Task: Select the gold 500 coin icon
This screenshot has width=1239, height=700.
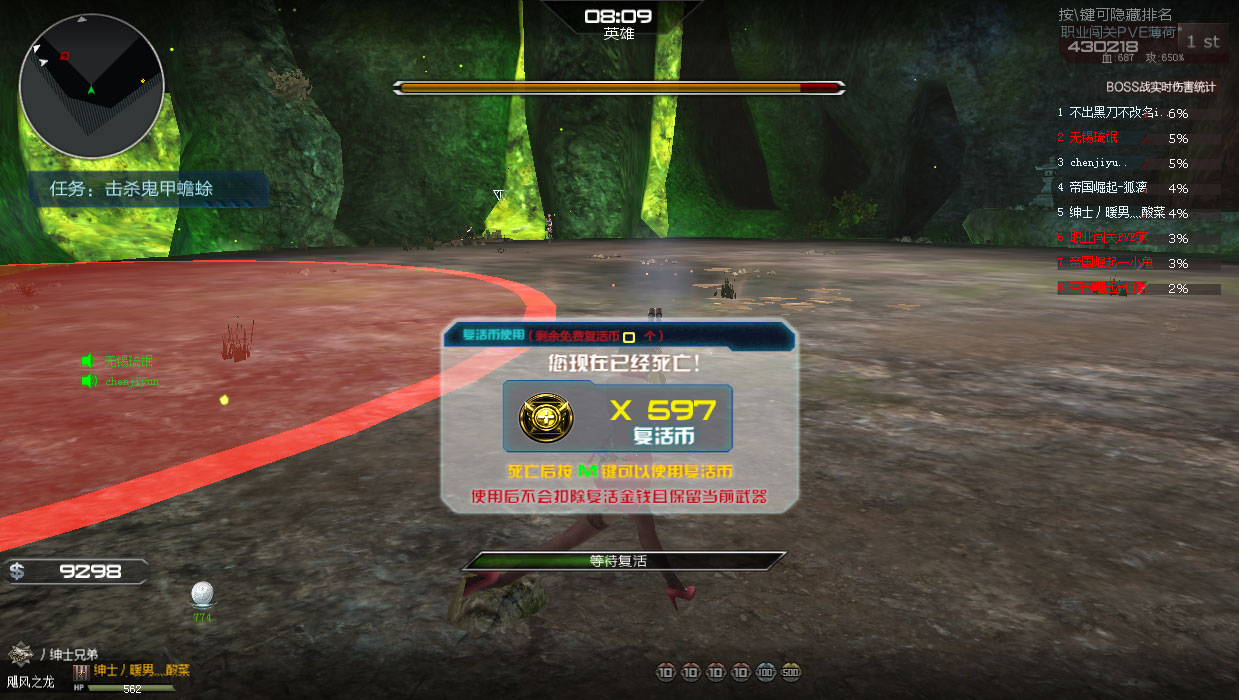Action: (x=790, y=672)
